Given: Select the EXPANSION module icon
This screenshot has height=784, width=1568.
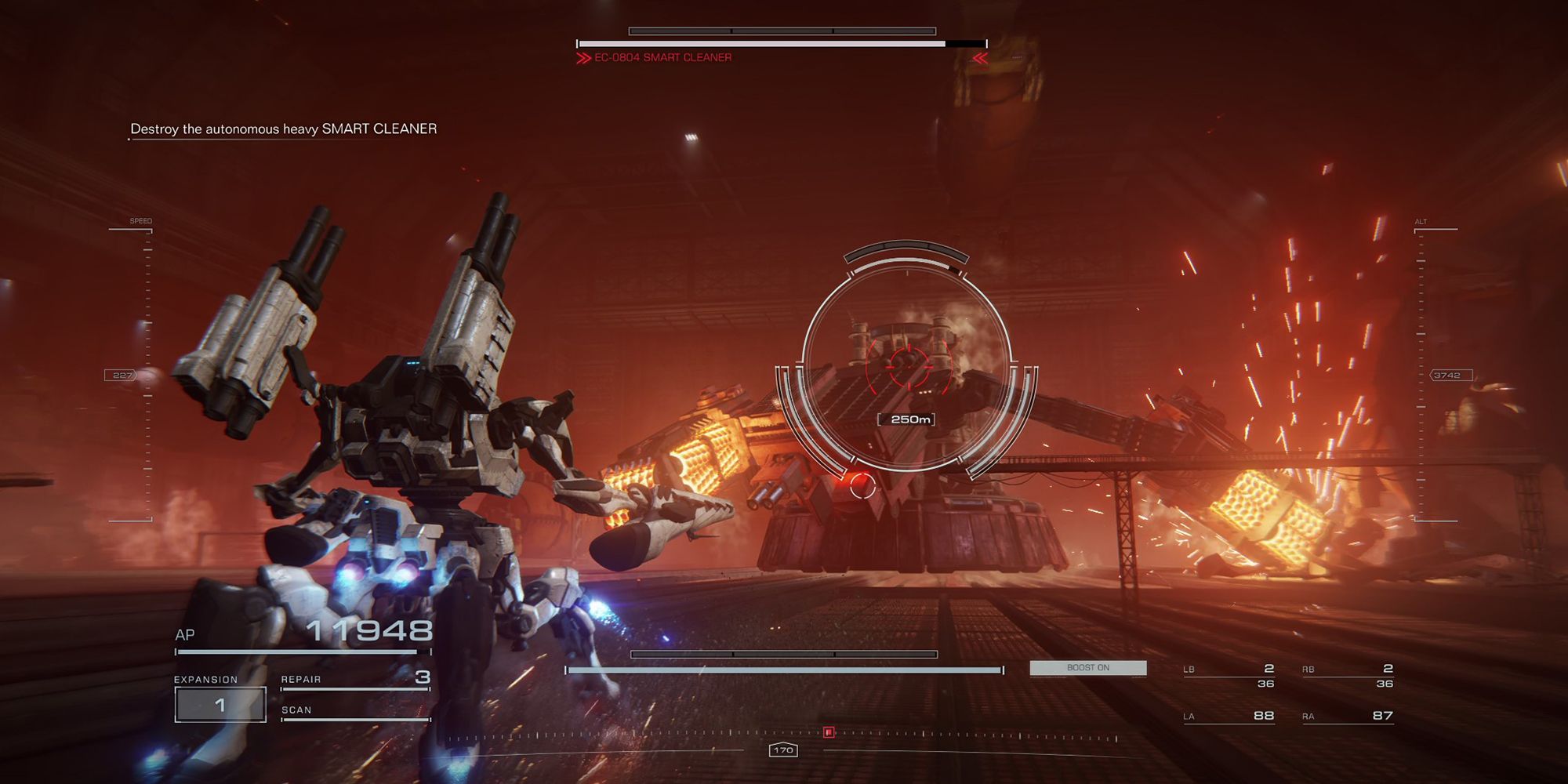Looking at the screenshot, I should coord(220,703).
